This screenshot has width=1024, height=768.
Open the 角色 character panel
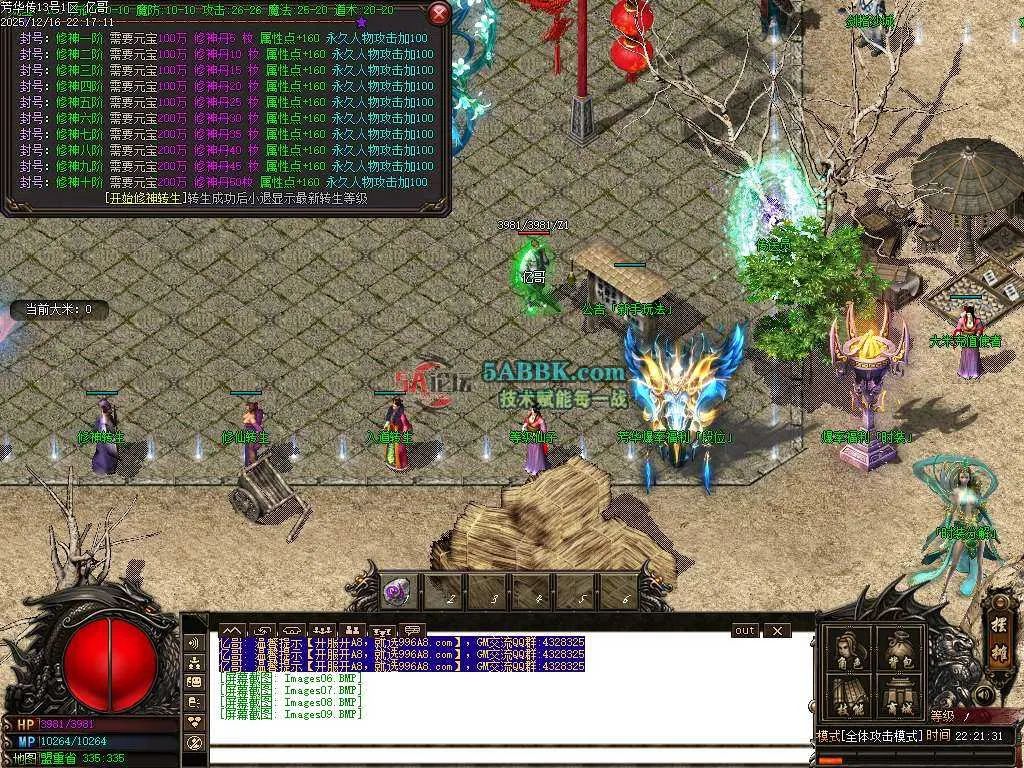850,651
